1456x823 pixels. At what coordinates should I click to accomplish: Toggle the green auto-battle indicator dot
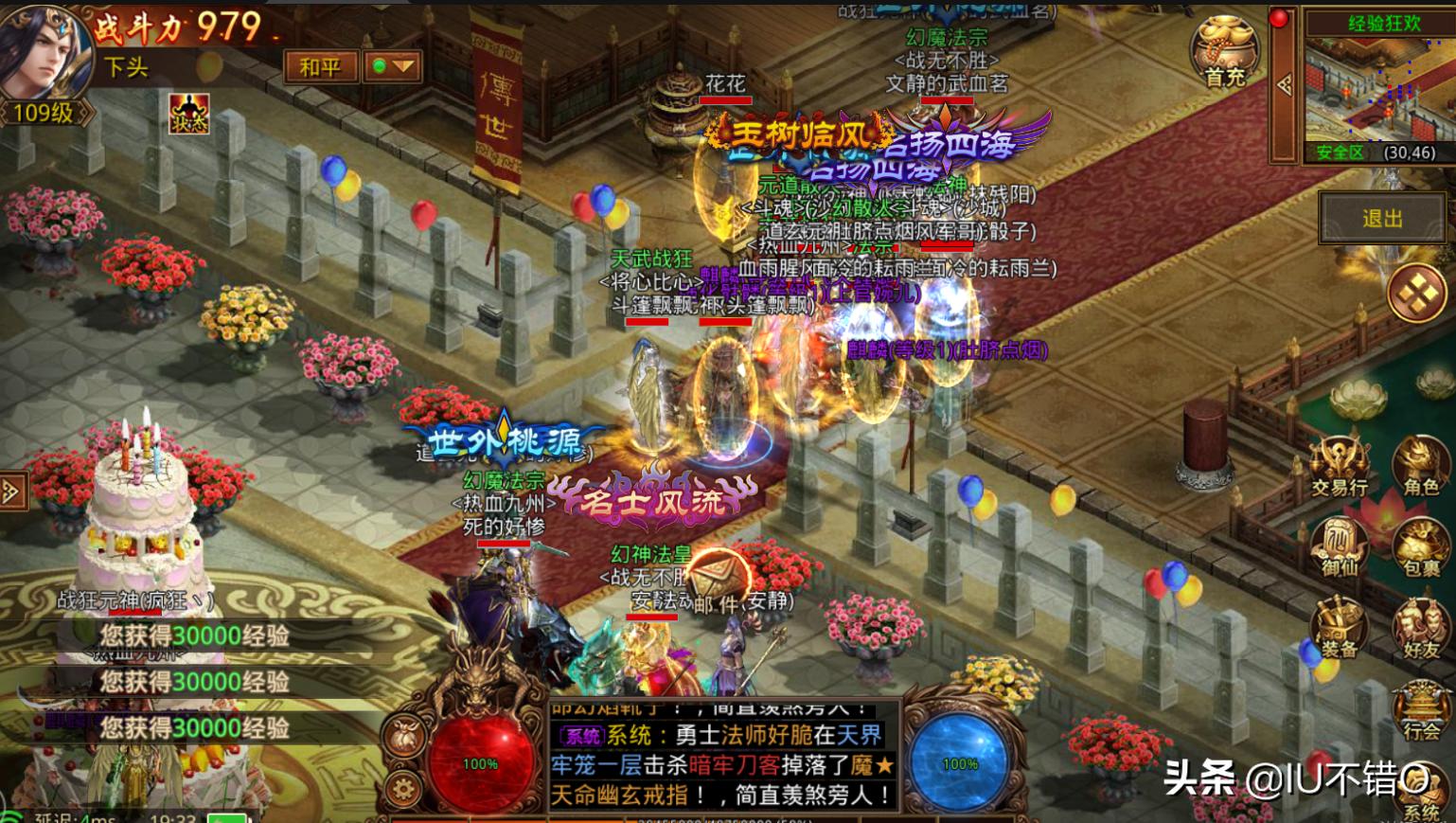[x=379, y=66]
